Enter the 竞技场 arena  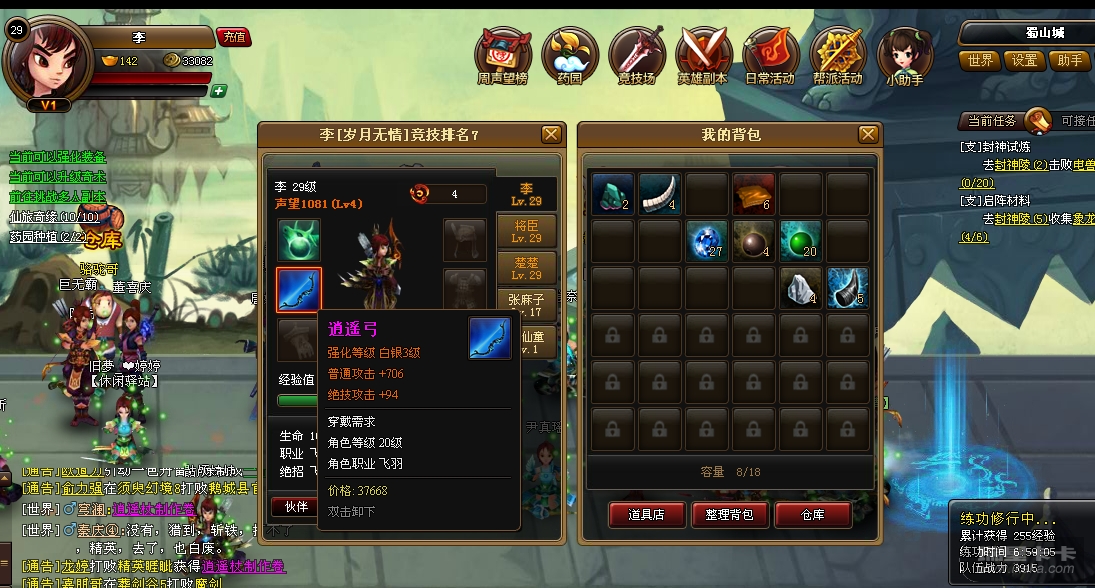click(x=637, y=56)
